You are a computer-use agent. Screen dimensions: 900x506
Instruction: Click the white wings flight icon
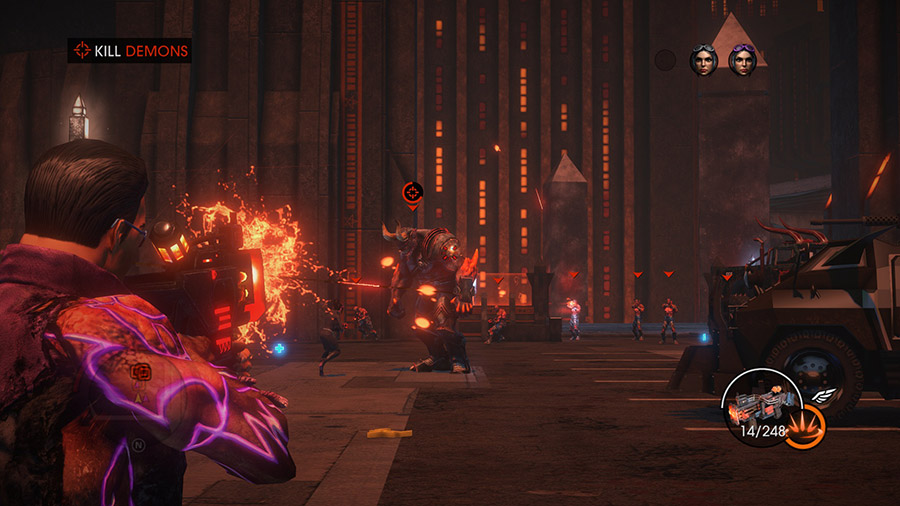(820, 395)
